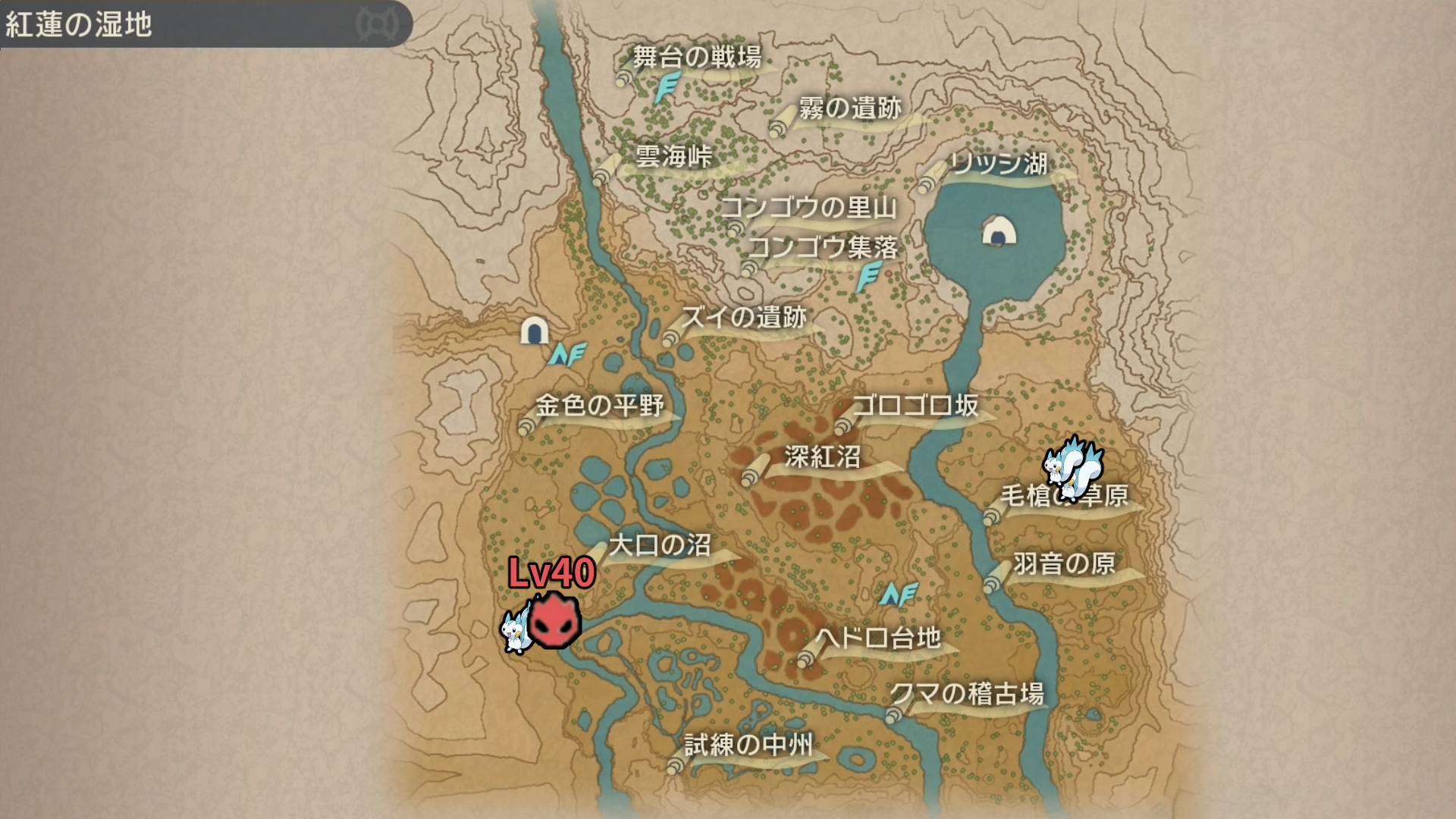
Task: Choose the flag marker beside コンゴウ集落
Action: pos(868,277)
